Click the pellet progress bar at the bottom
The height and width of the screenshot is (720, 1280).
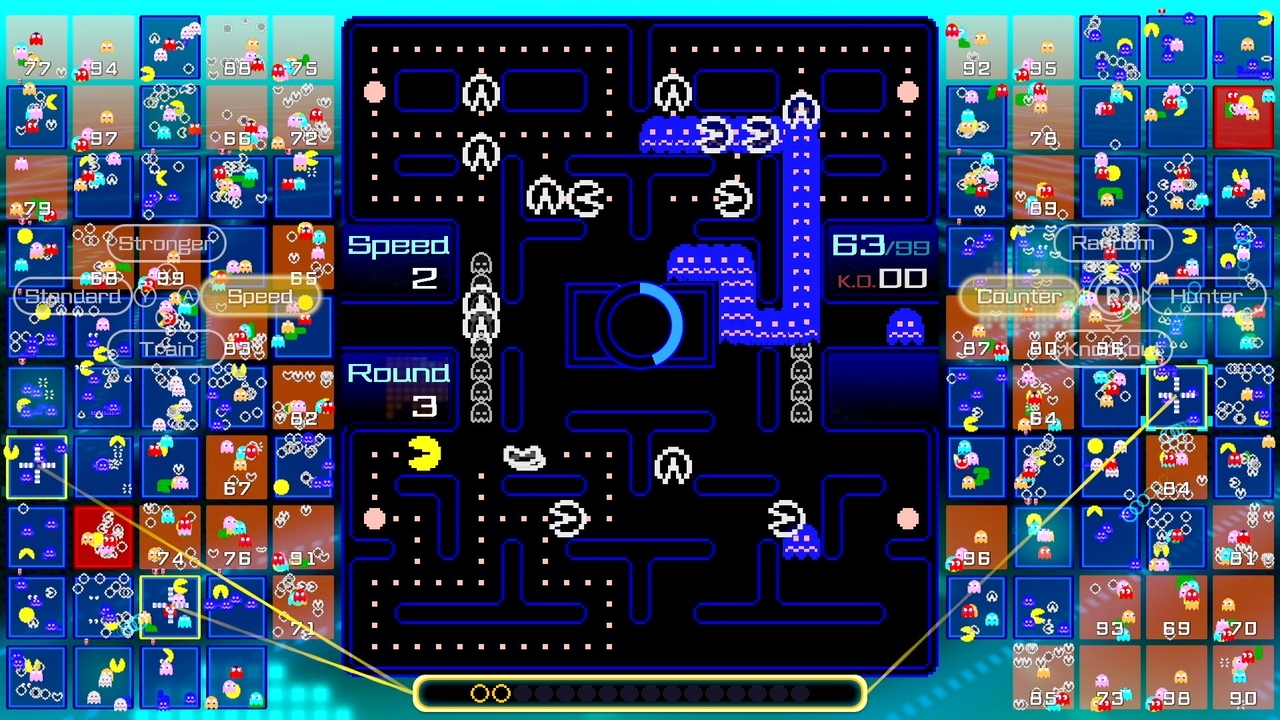(x=639, y=691)
